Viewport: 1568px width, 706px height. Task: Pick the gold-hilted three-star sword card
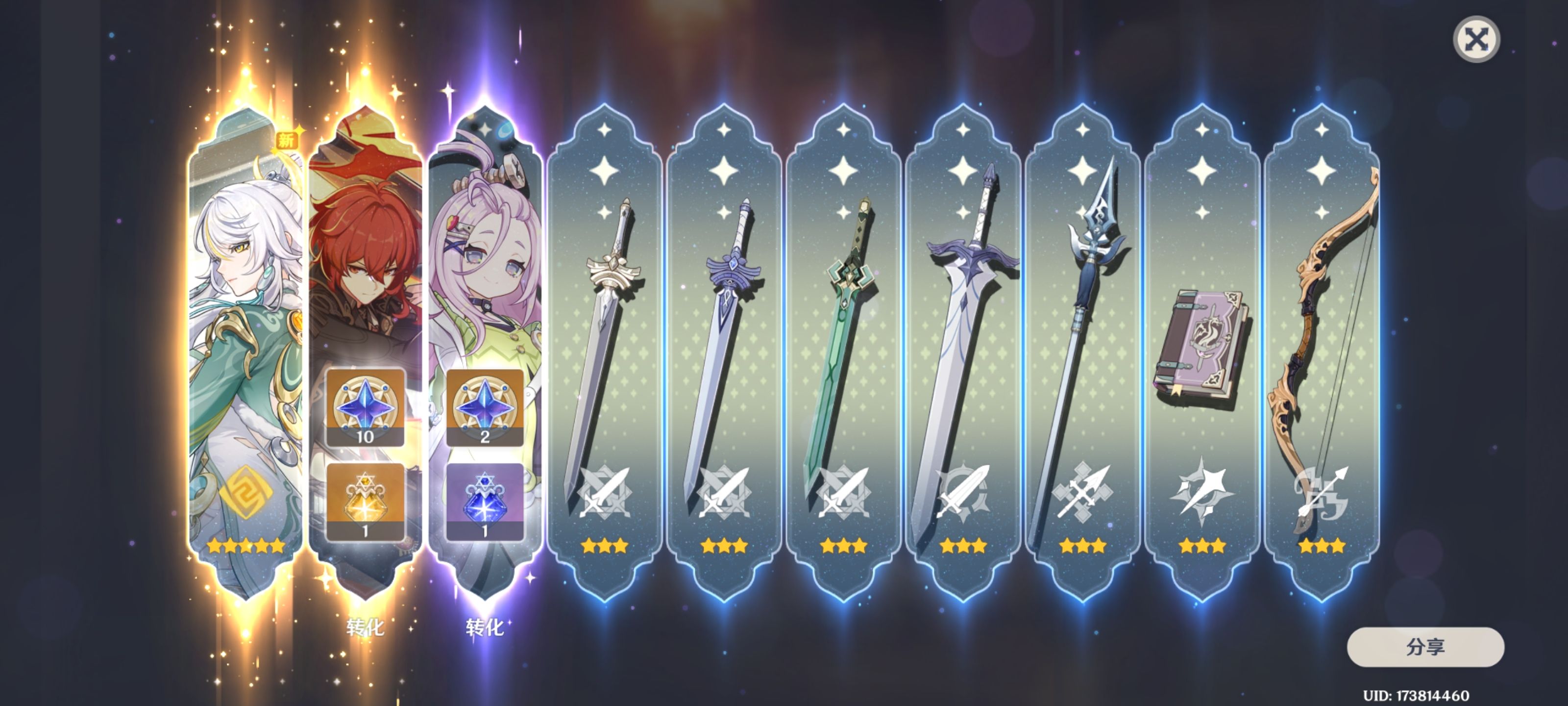point(605,353)
